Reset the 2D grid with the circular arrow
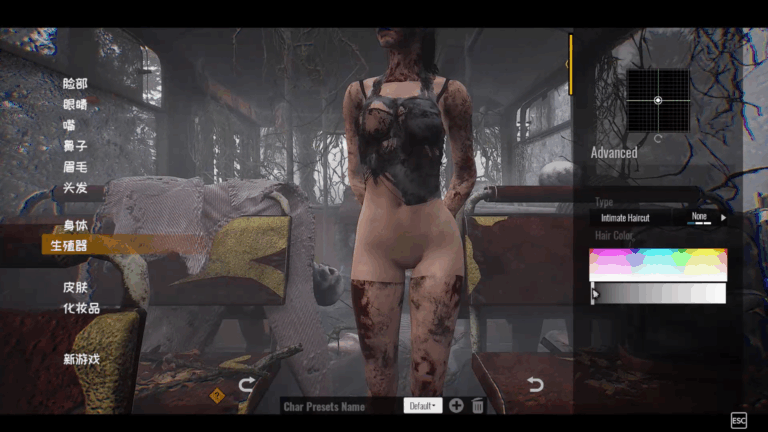This screenshot has width=768, height=432. click(658, 139)
